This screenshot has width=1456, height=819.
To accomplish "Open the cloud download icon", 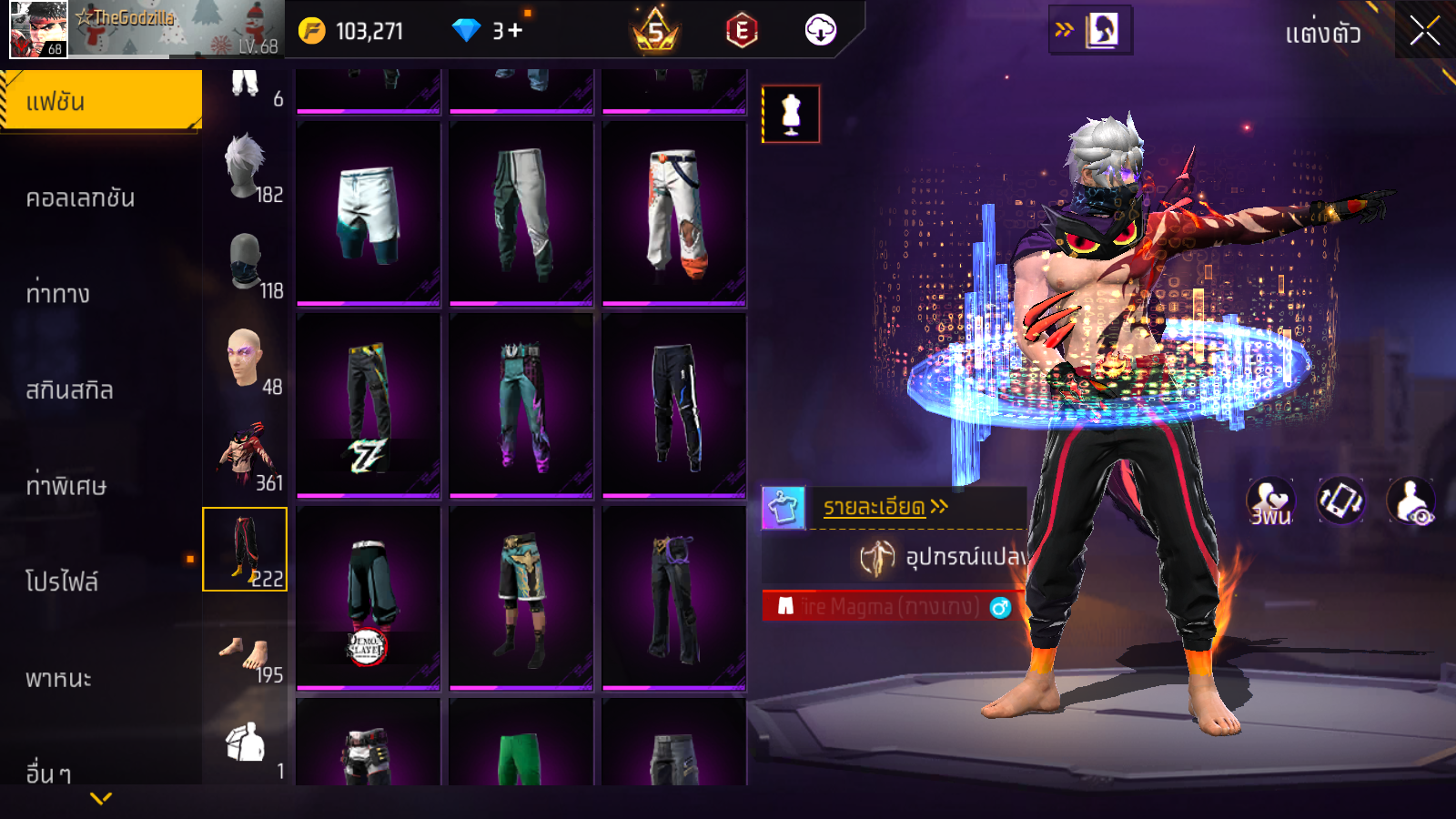I will (x=820, y=31).
